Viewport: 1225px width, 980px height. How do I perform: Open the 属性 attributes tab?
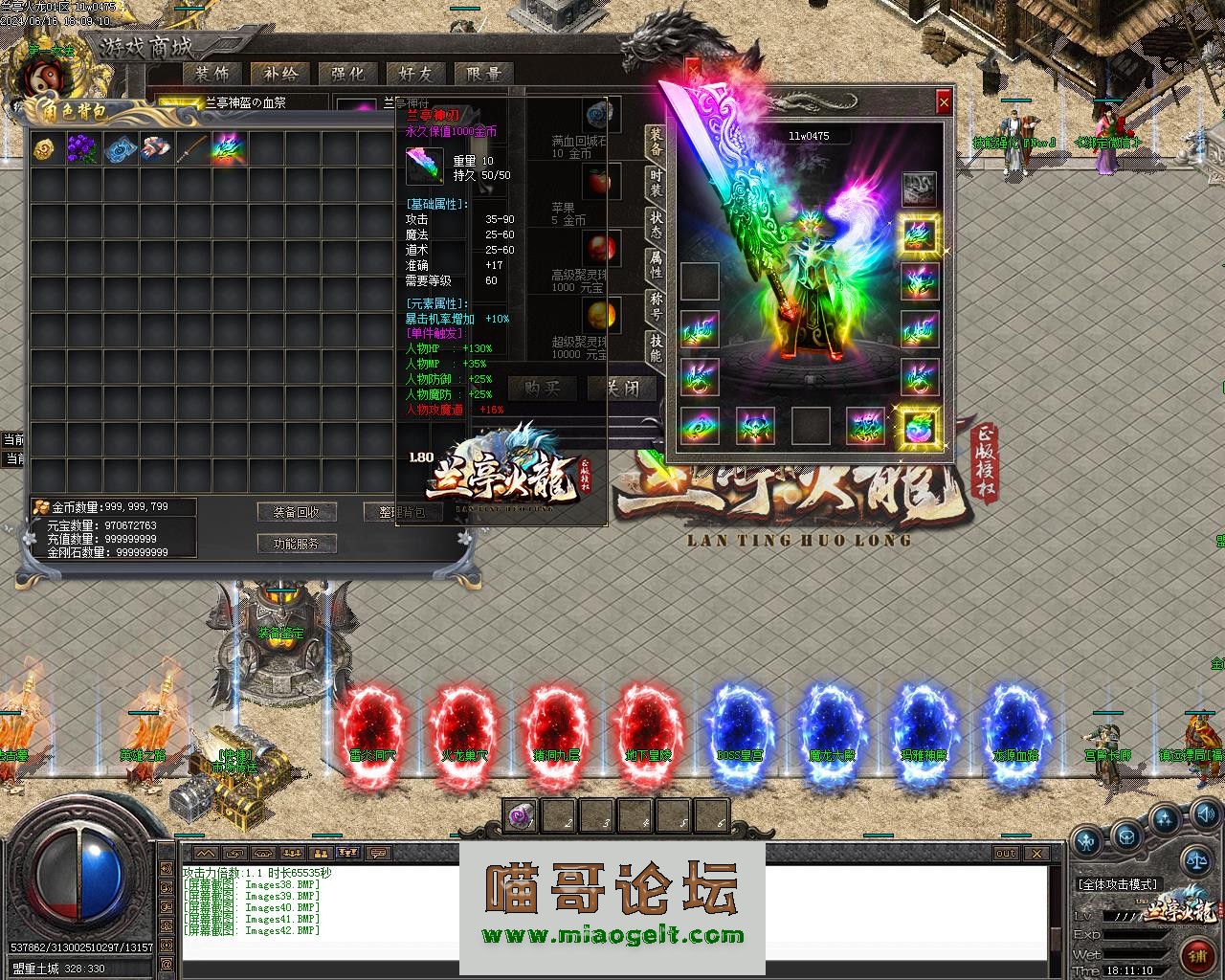(656, 265)
